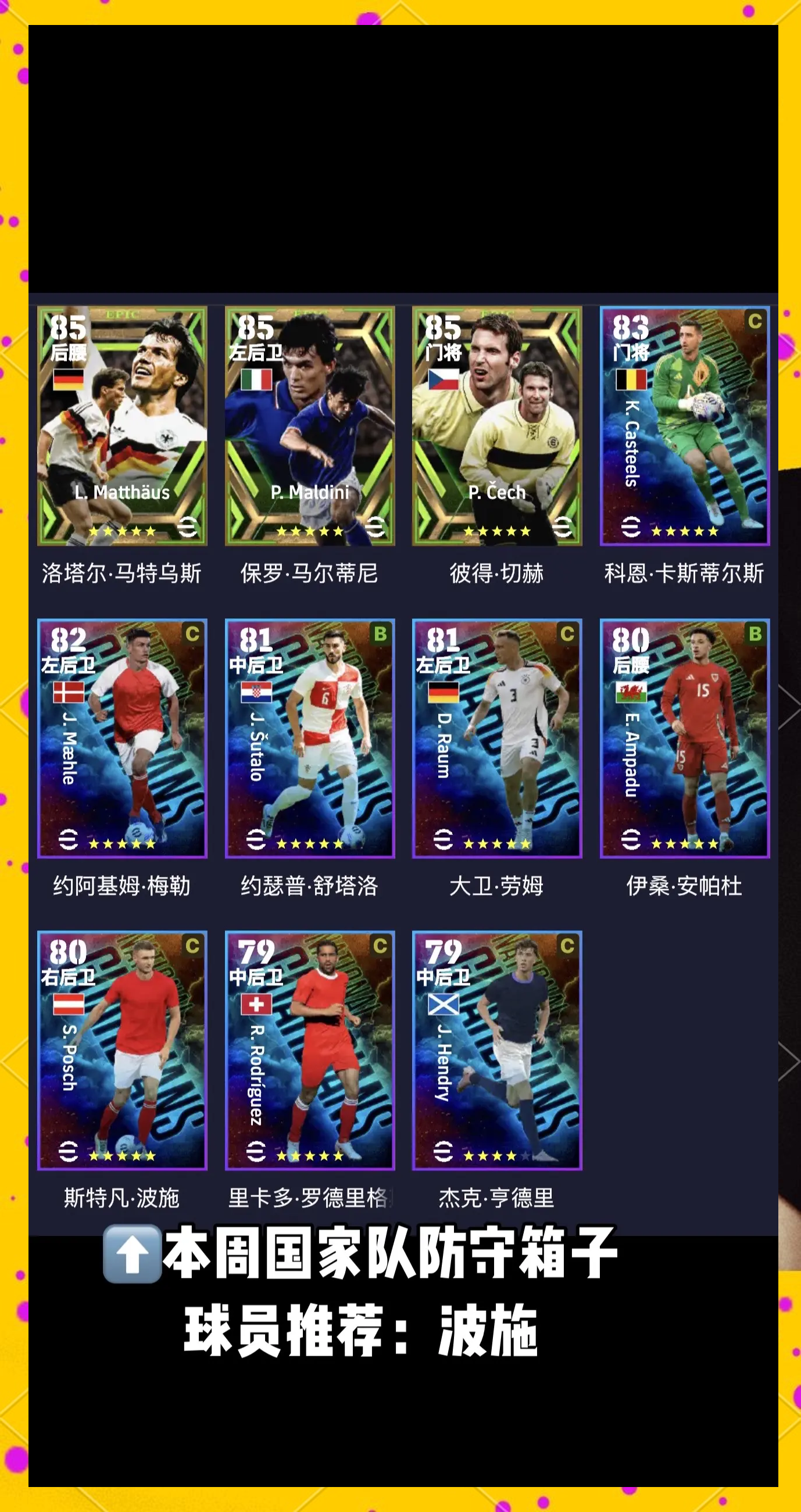Pick the J. Hendry Scotland card
Screen dimensions: 801x1512
(x=497, y=1051)
